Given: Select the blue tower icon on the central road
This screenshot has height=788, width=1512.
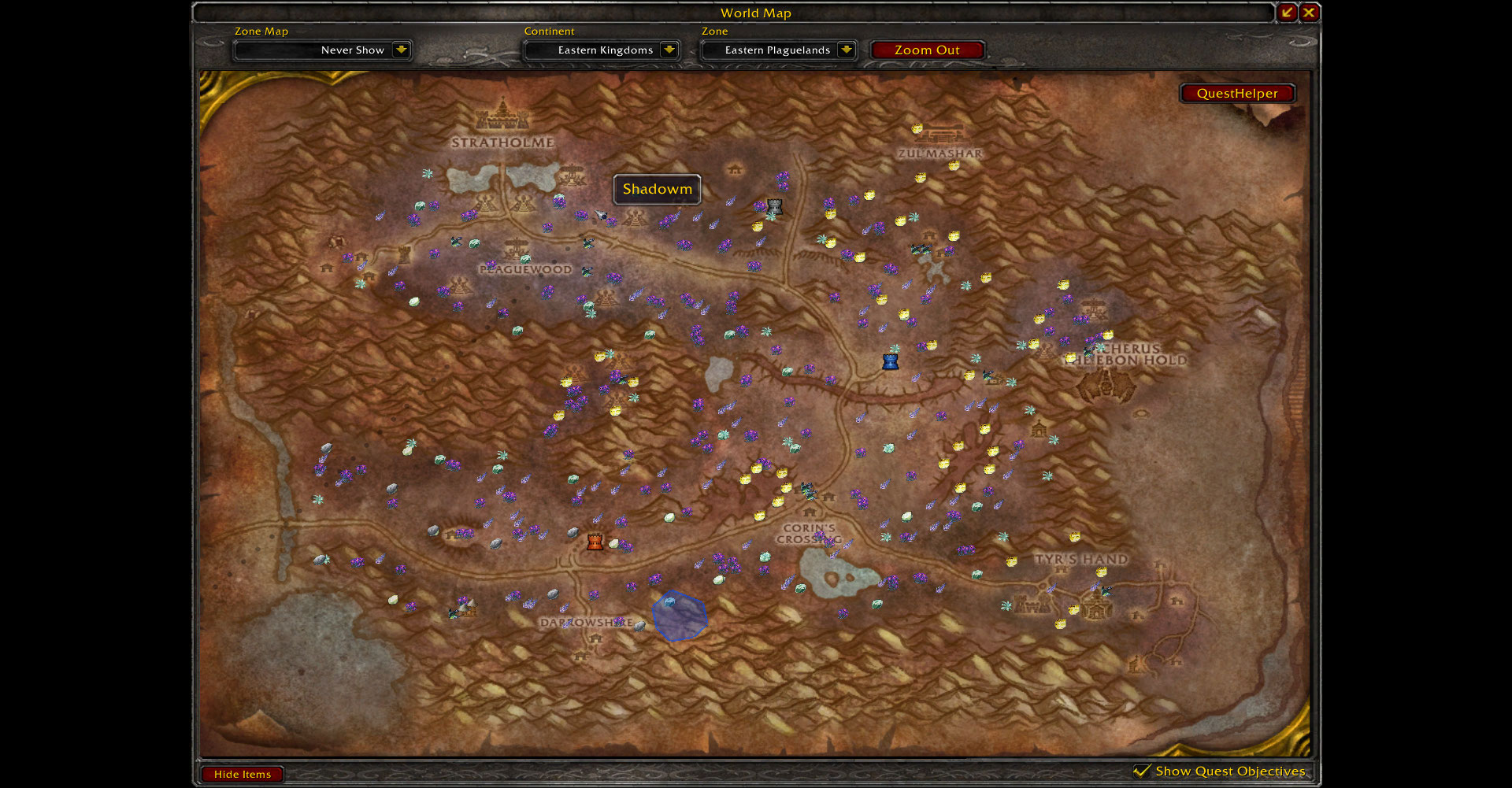Looking at the screenshot, I should (x=889, y=362).
